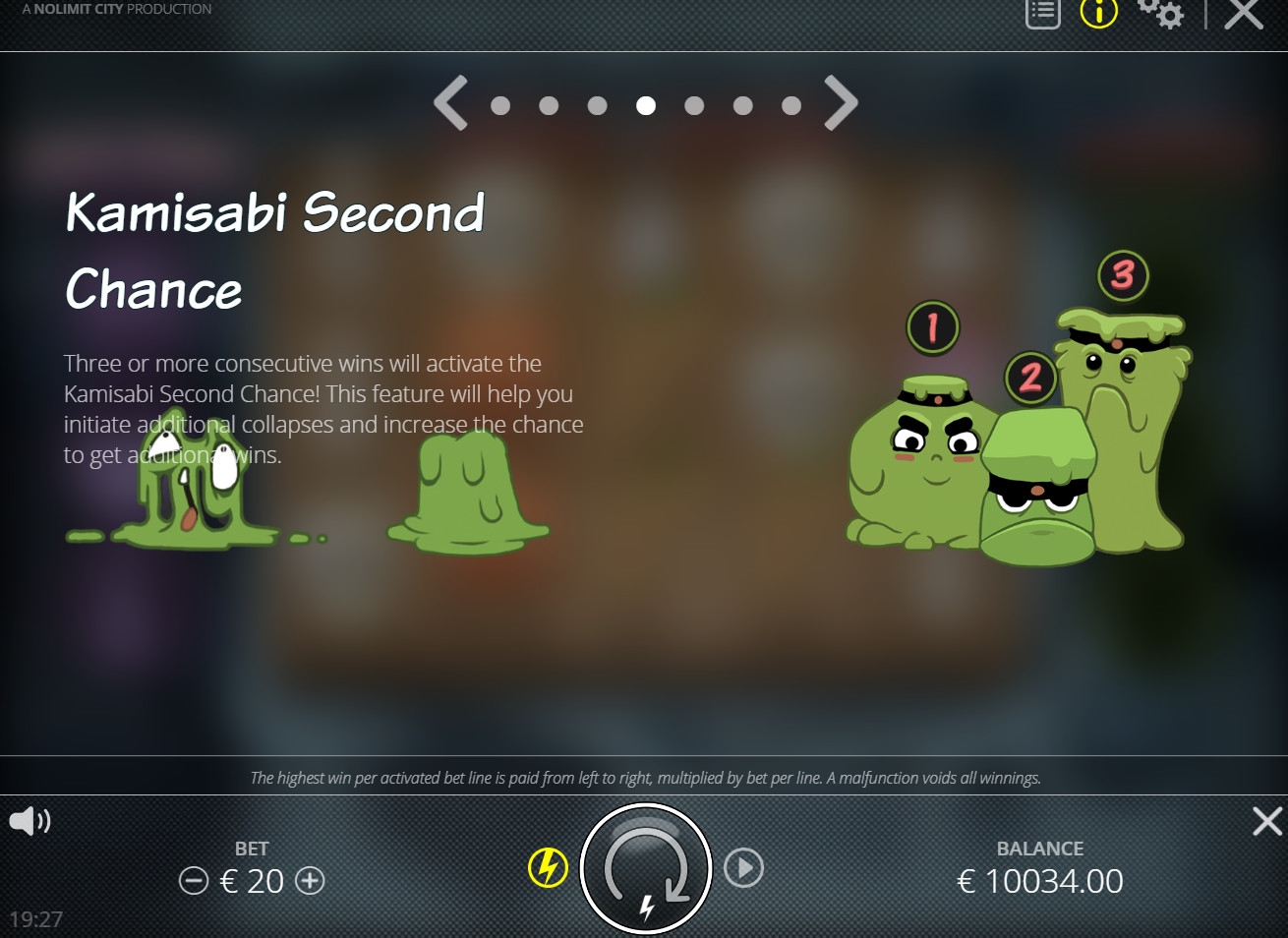Screen dimensions: 1288x938
Task: Decrease the bet with minus button
Action: [x=194, y=881]
